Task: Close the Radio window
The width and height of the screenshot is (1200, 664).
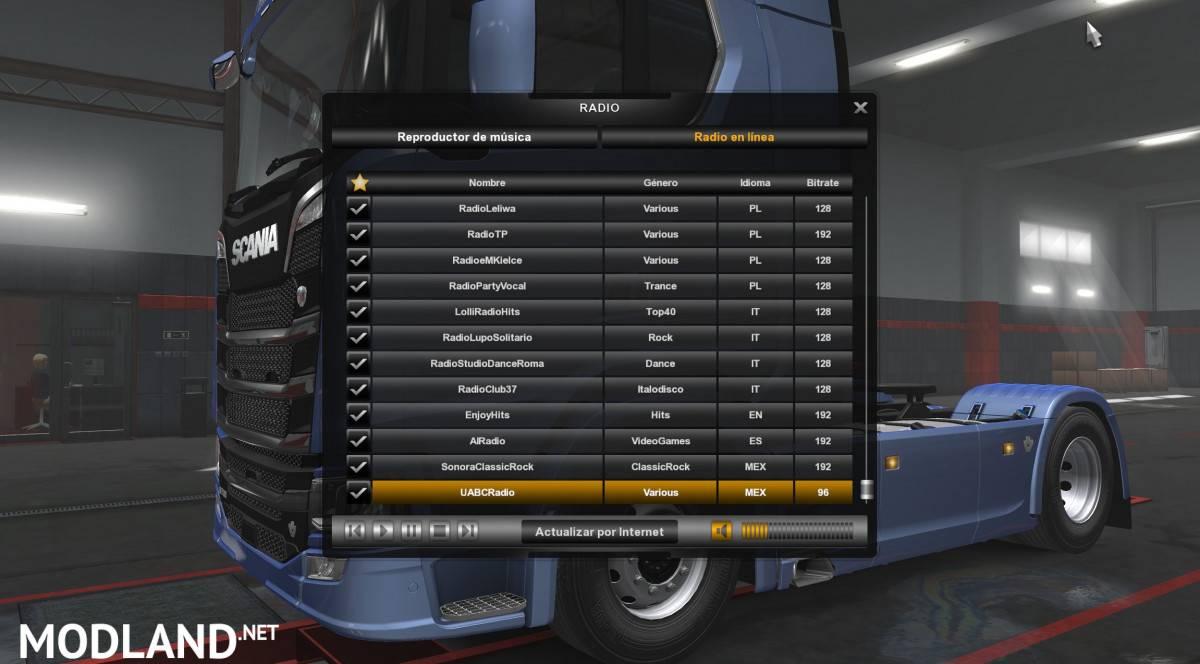Action: (860, 108)
